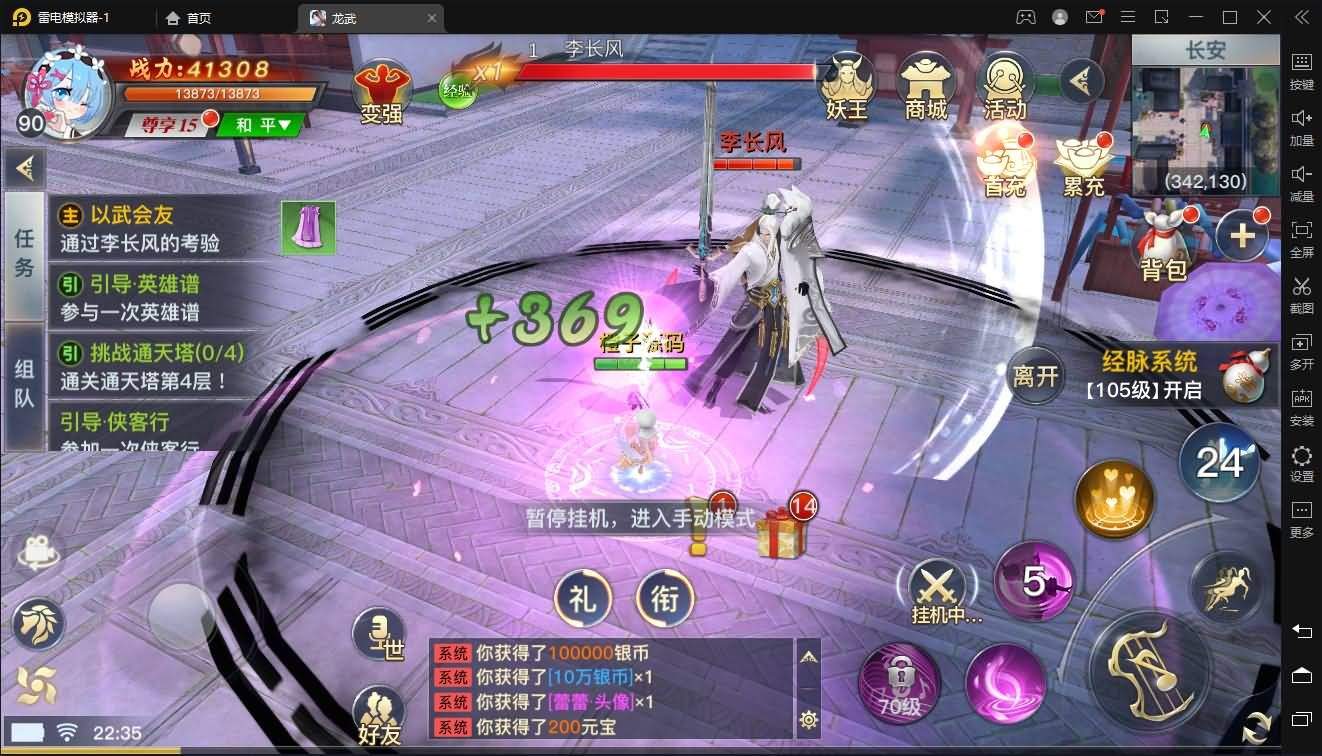Click the 离开 leave button
Image resolution: width=1322 pixels, height=756 pixels.
tap(1034, 377)
